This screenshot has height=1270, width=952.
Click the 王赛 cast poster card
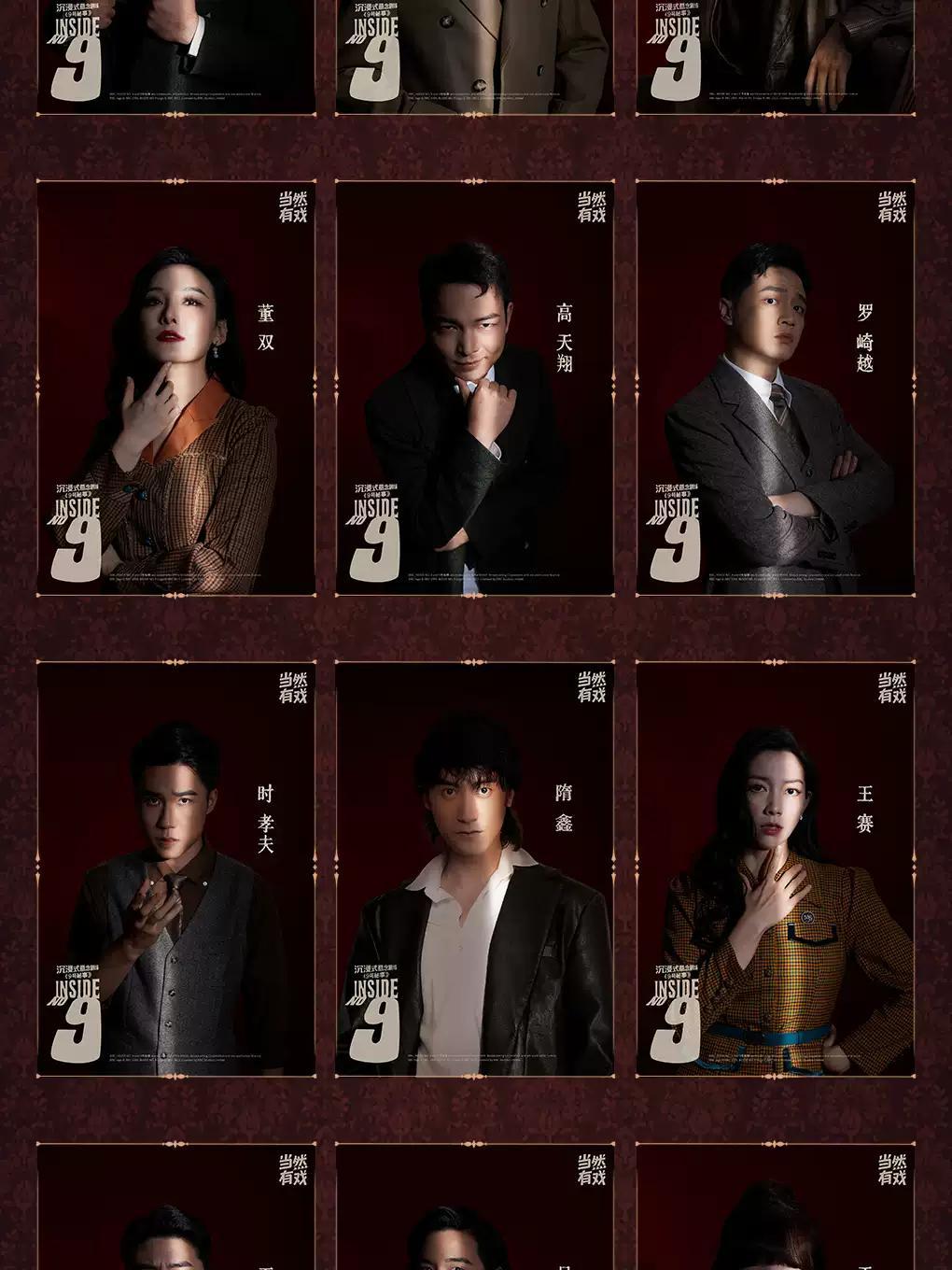click(775, 868)
